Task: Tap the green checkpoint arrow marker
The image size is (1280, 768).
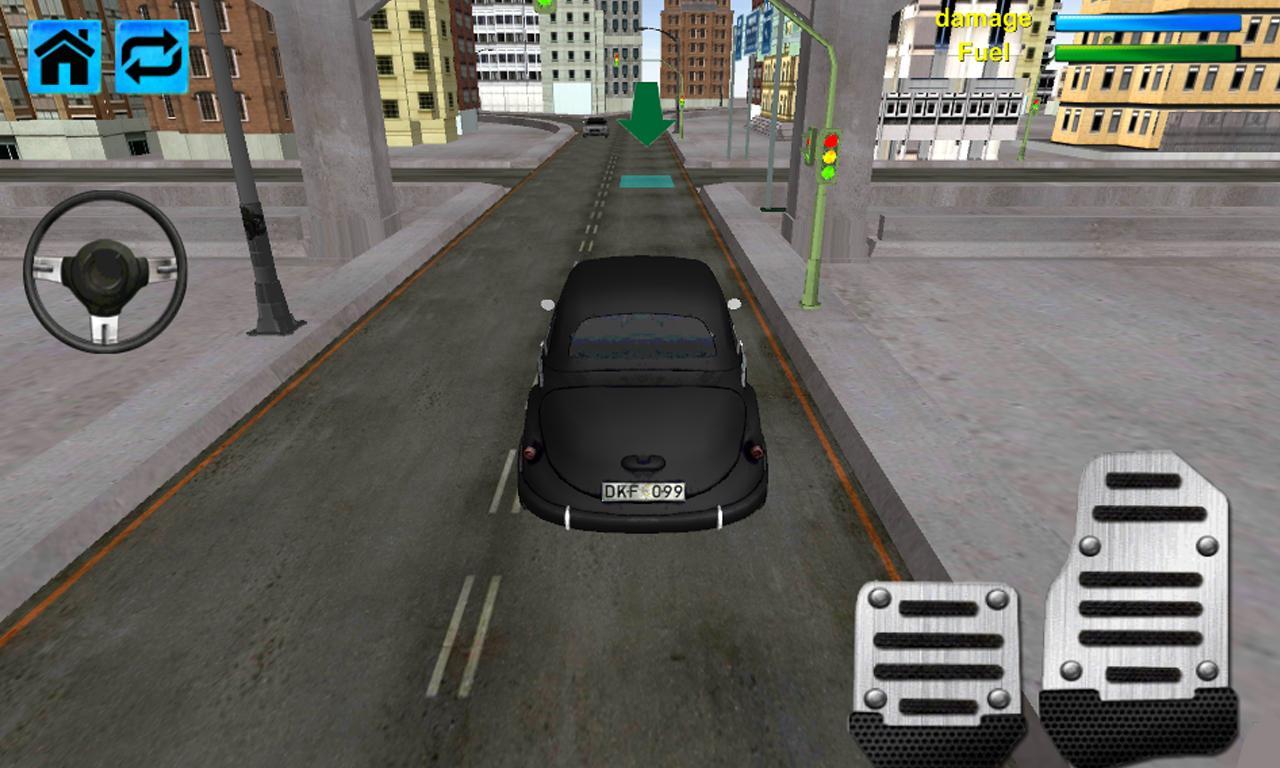Action: click(x=646, y=110)
